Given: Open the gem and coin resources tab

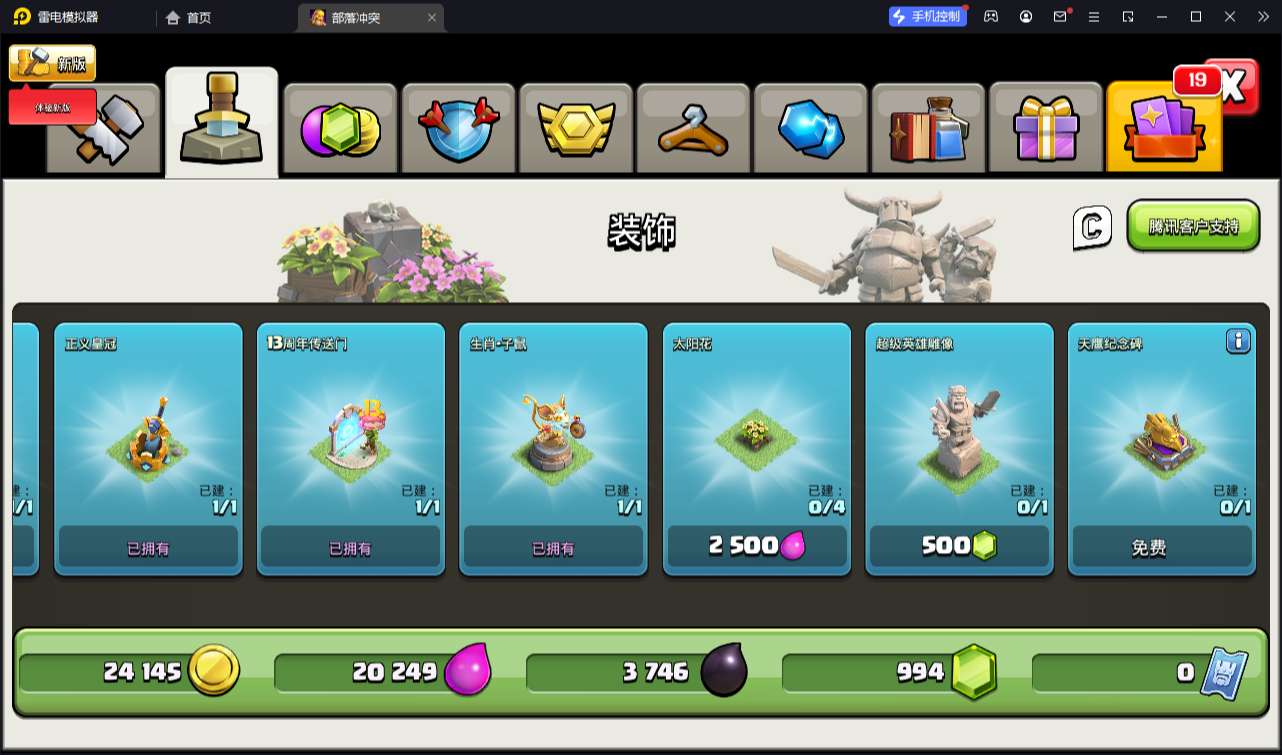Looking at the screenshot, I should (340, 129).
